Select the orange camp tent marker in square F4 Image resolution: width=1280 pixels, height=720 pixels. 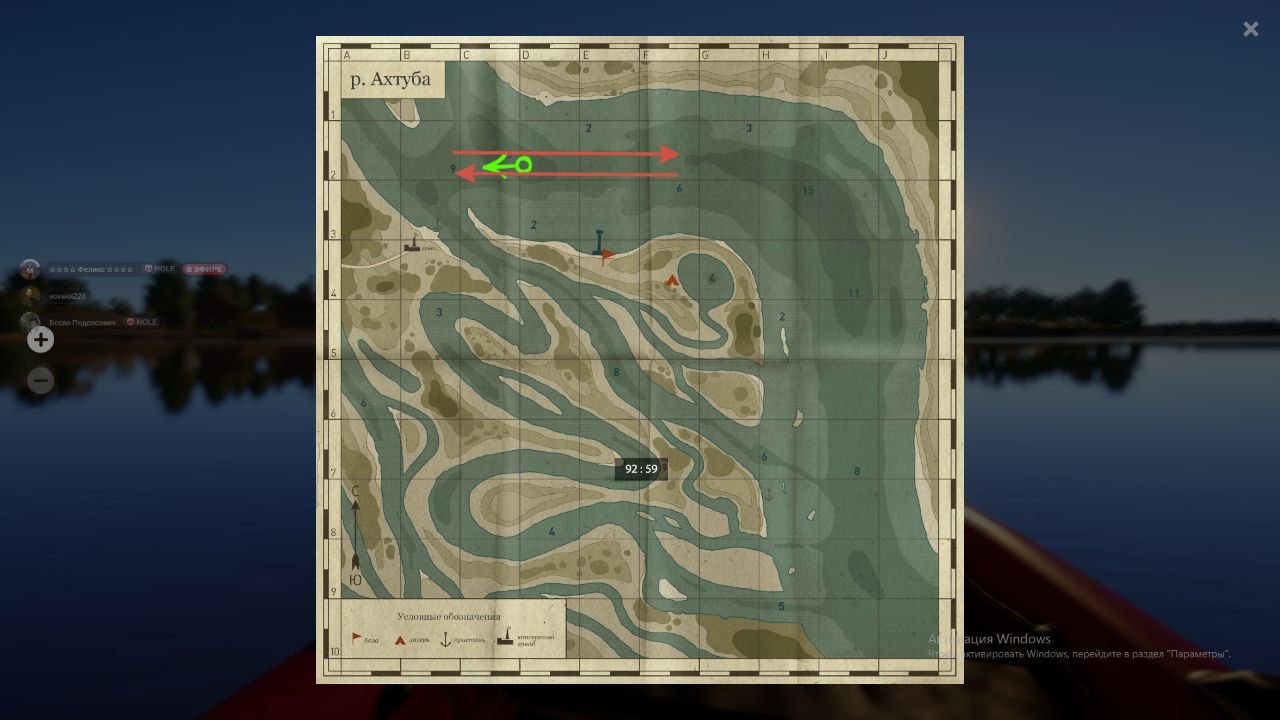pos(672,278)
